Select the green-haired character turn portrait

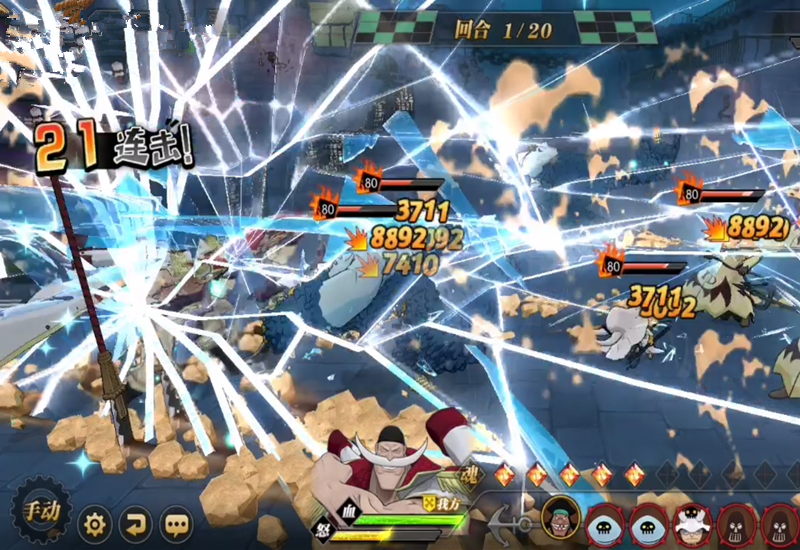[561, 520]
